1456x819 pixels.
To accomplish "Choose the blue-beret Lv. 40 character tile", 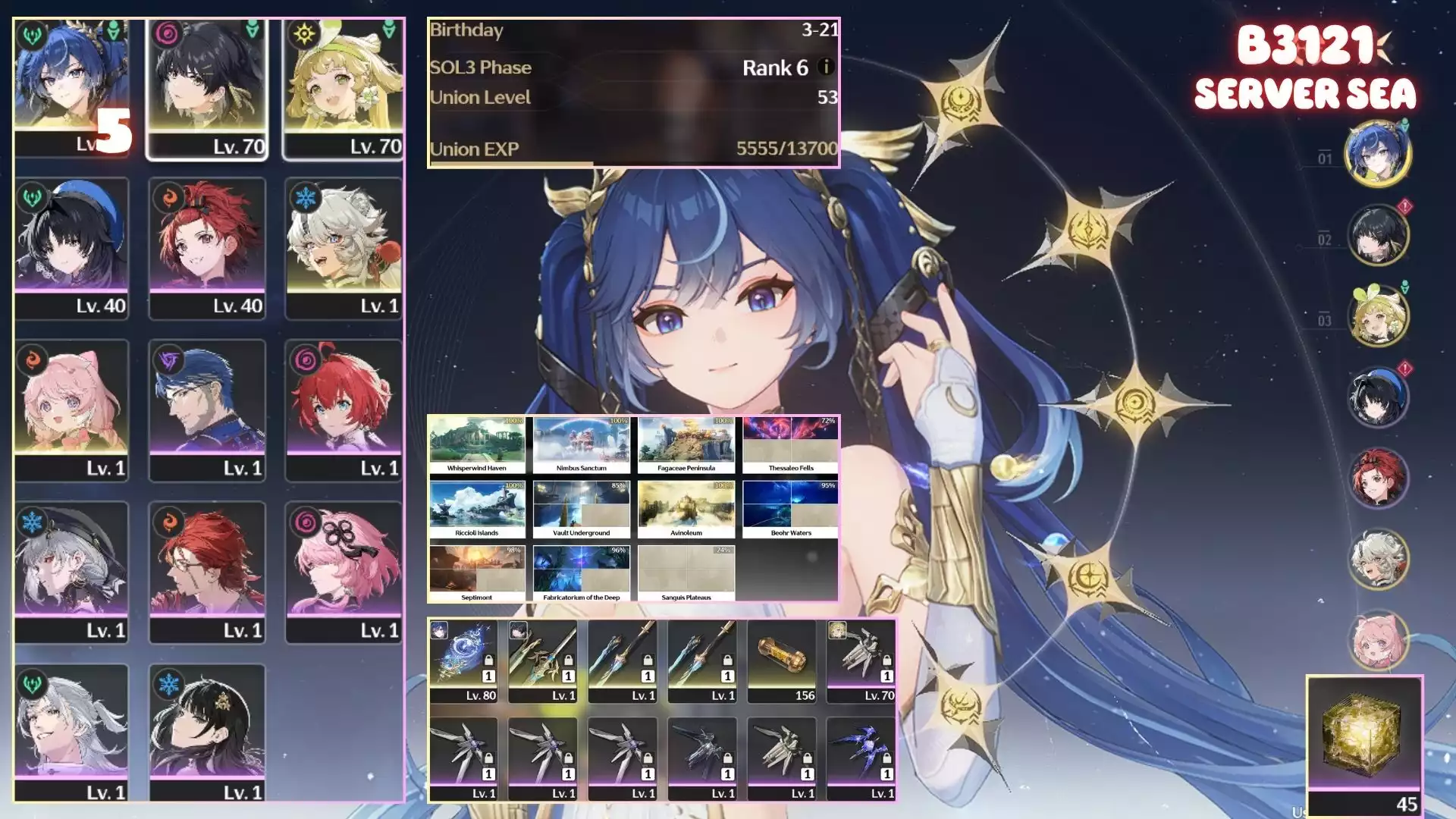I will click(x=71, y=249).
